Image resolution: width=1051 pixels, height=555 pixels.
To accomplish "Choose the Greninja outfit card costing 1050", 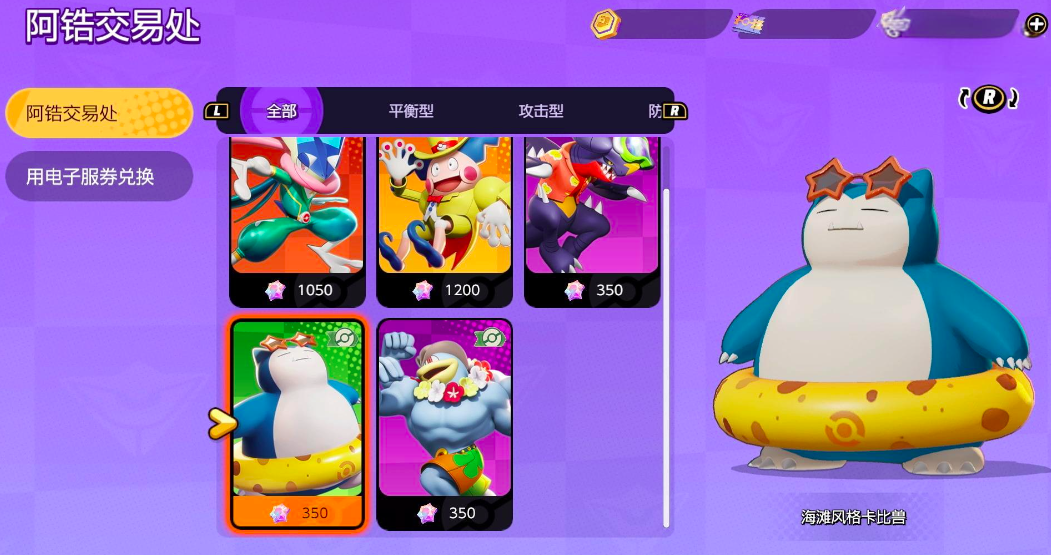I will [x=297, y=220].
